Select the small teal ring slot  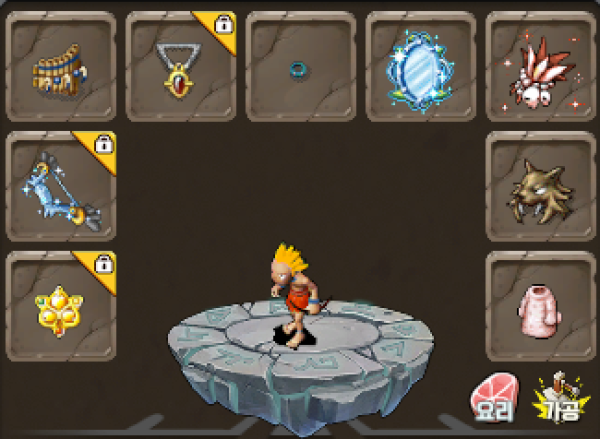click(x=301, y=66)
